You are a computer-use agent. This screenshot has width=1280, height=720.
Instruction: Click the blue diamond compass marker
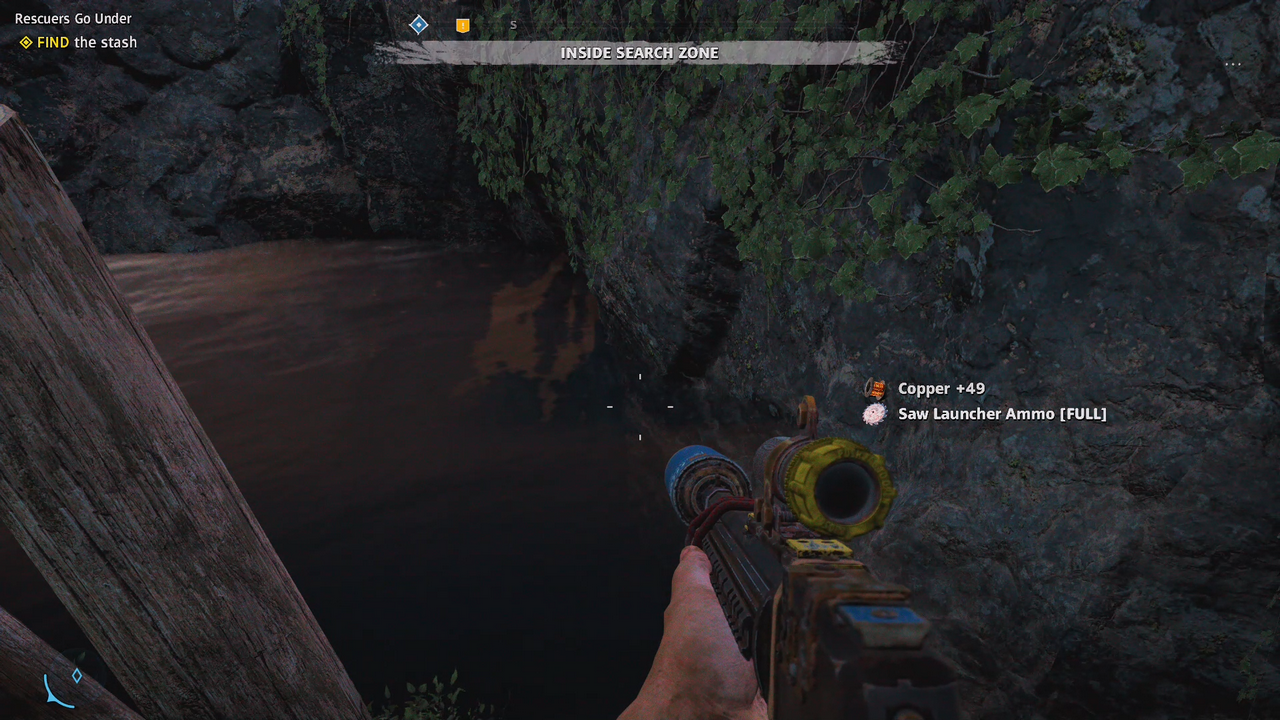pos(419,25)
